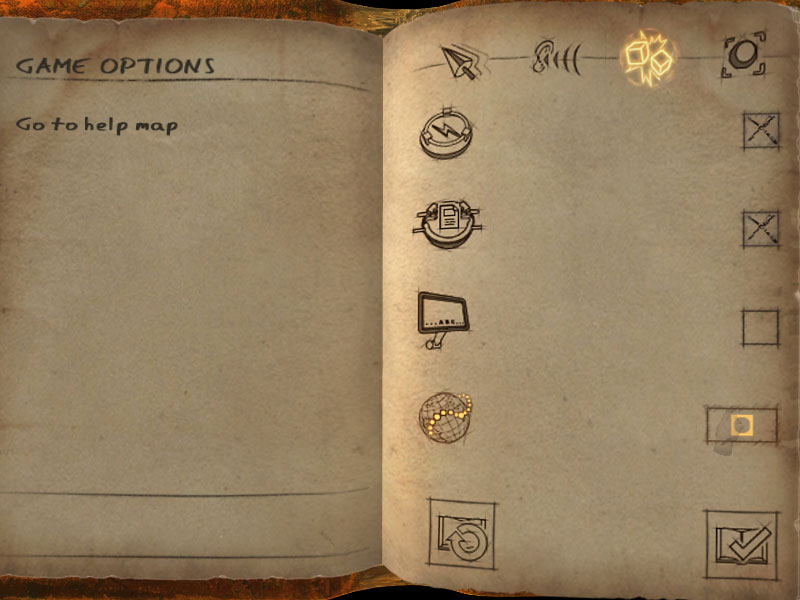
Task: Open the ear sound options tab
Action: coord(553,59)
